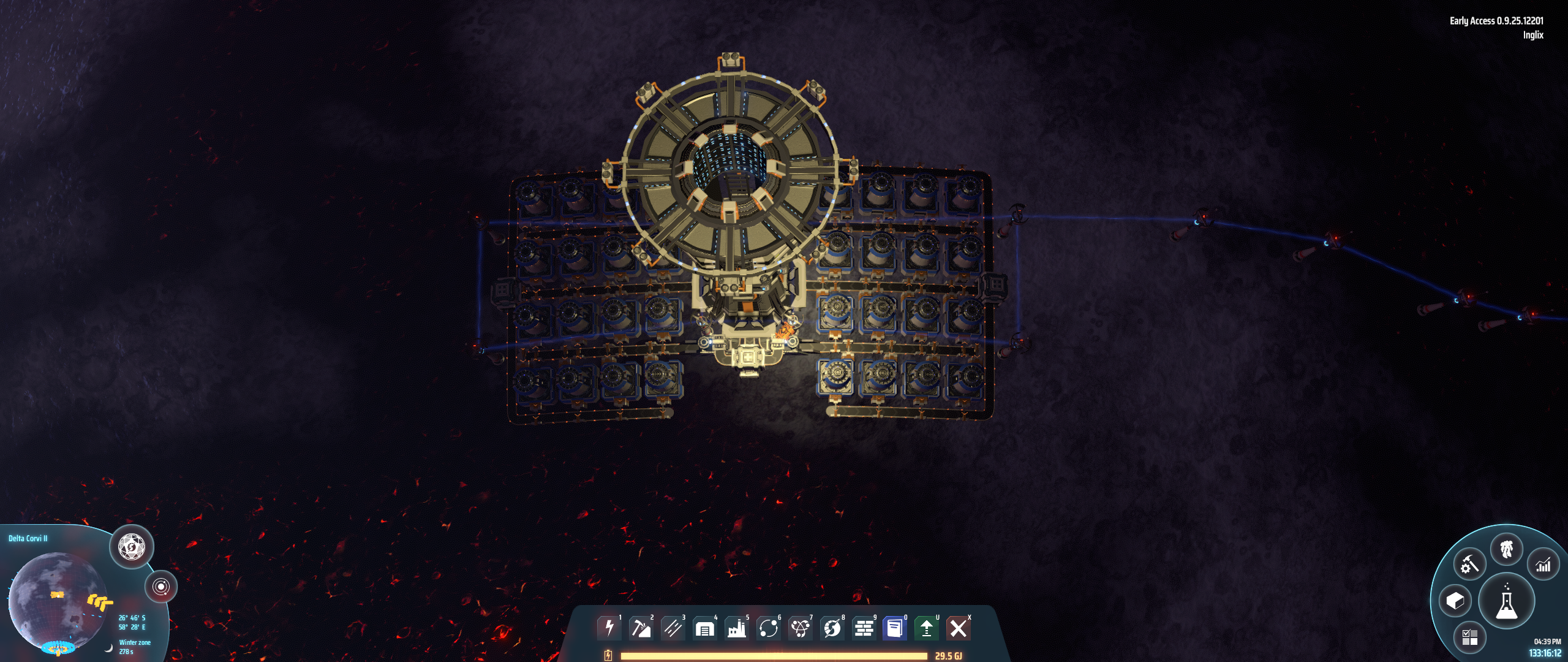The image size is (1568, 662).
Task: Show the production statistics chart
Action: 1543,565
